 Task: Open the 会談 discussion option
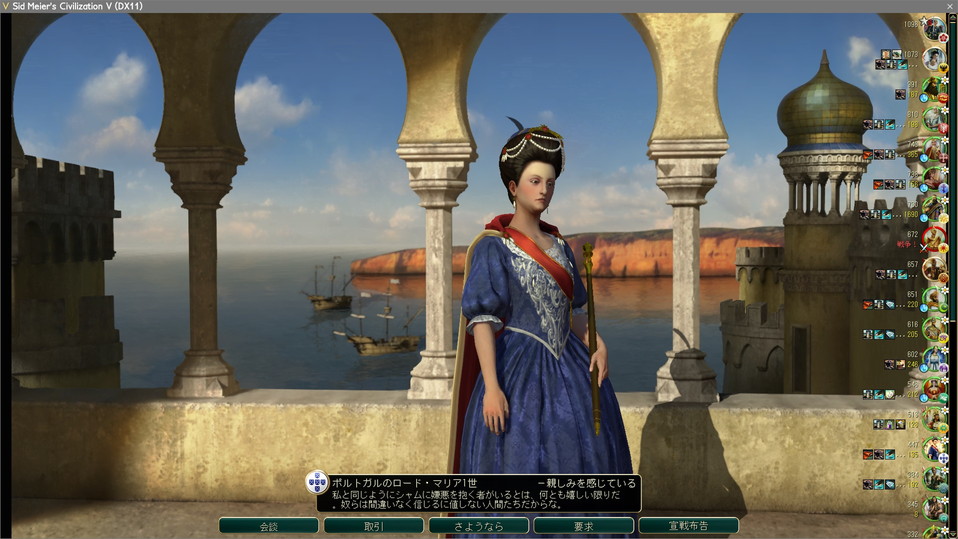click(268, 525)
